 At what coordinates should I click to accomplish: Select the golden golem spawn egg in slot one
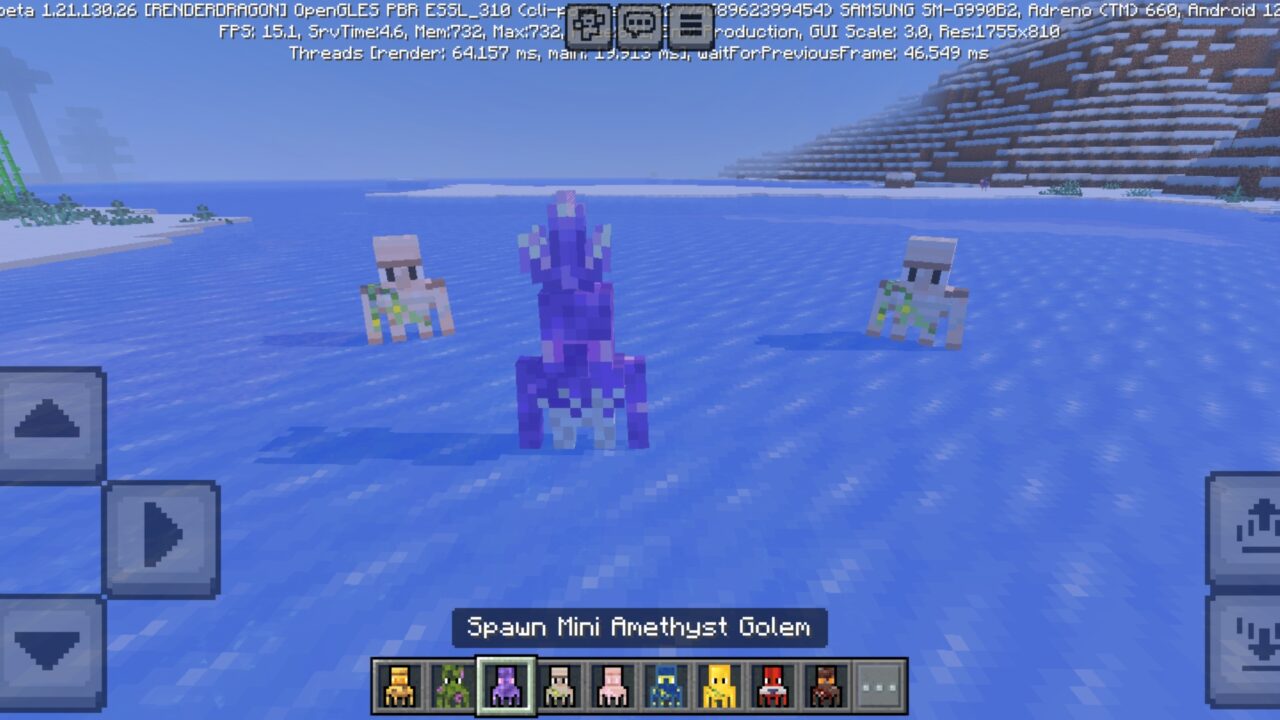(399, 684)
